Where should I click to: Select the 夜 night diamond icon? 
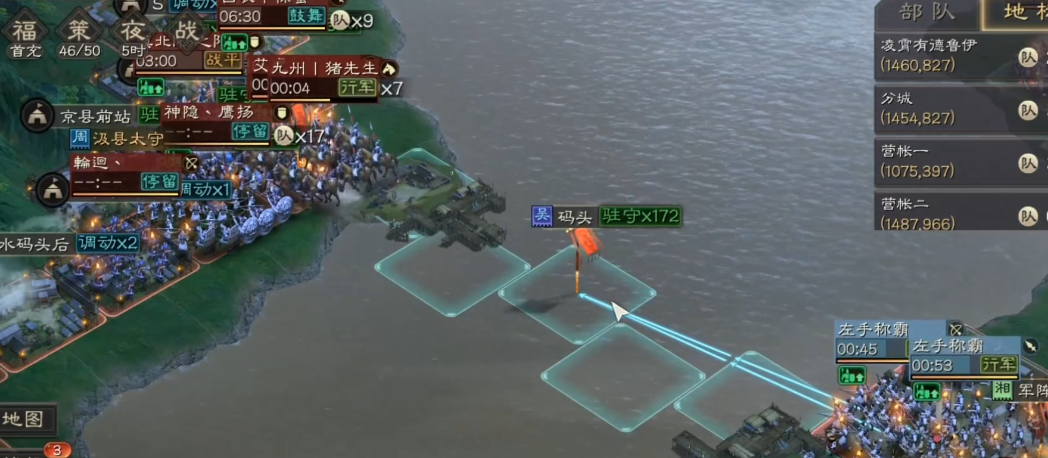(x=134, y=28)
